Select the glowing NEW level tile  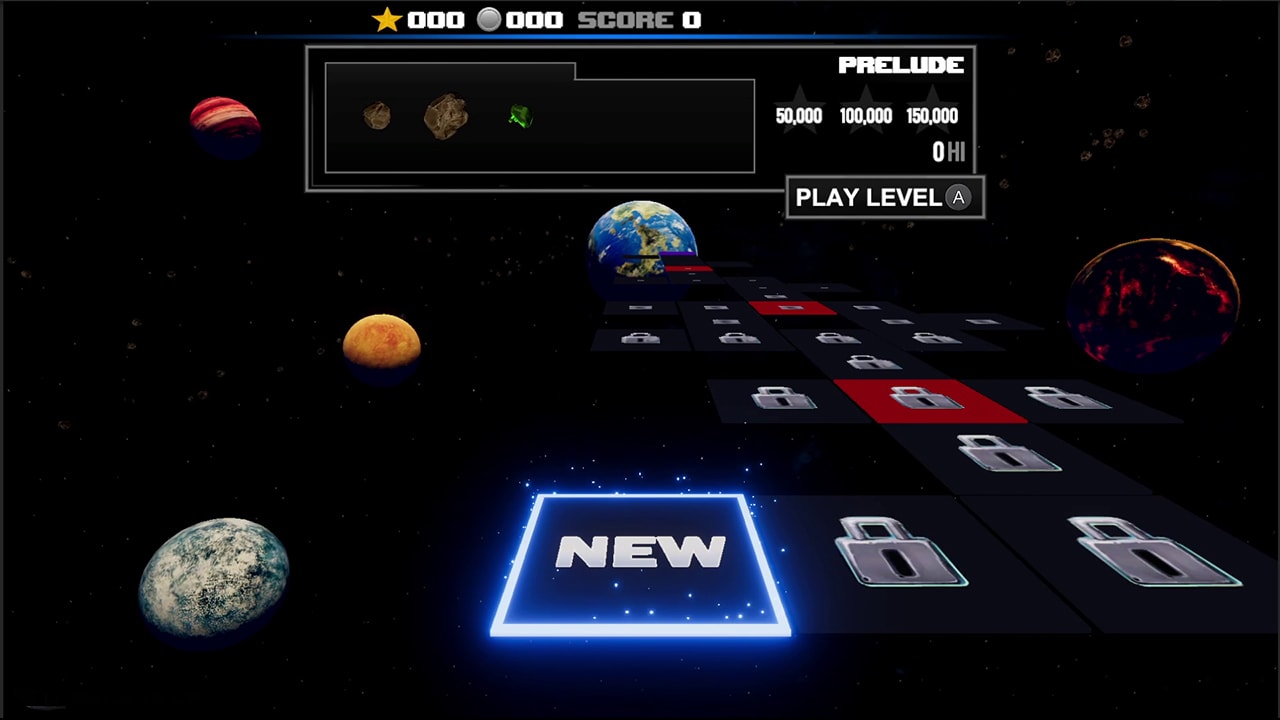pyautogui.click(x=640, y=558)
